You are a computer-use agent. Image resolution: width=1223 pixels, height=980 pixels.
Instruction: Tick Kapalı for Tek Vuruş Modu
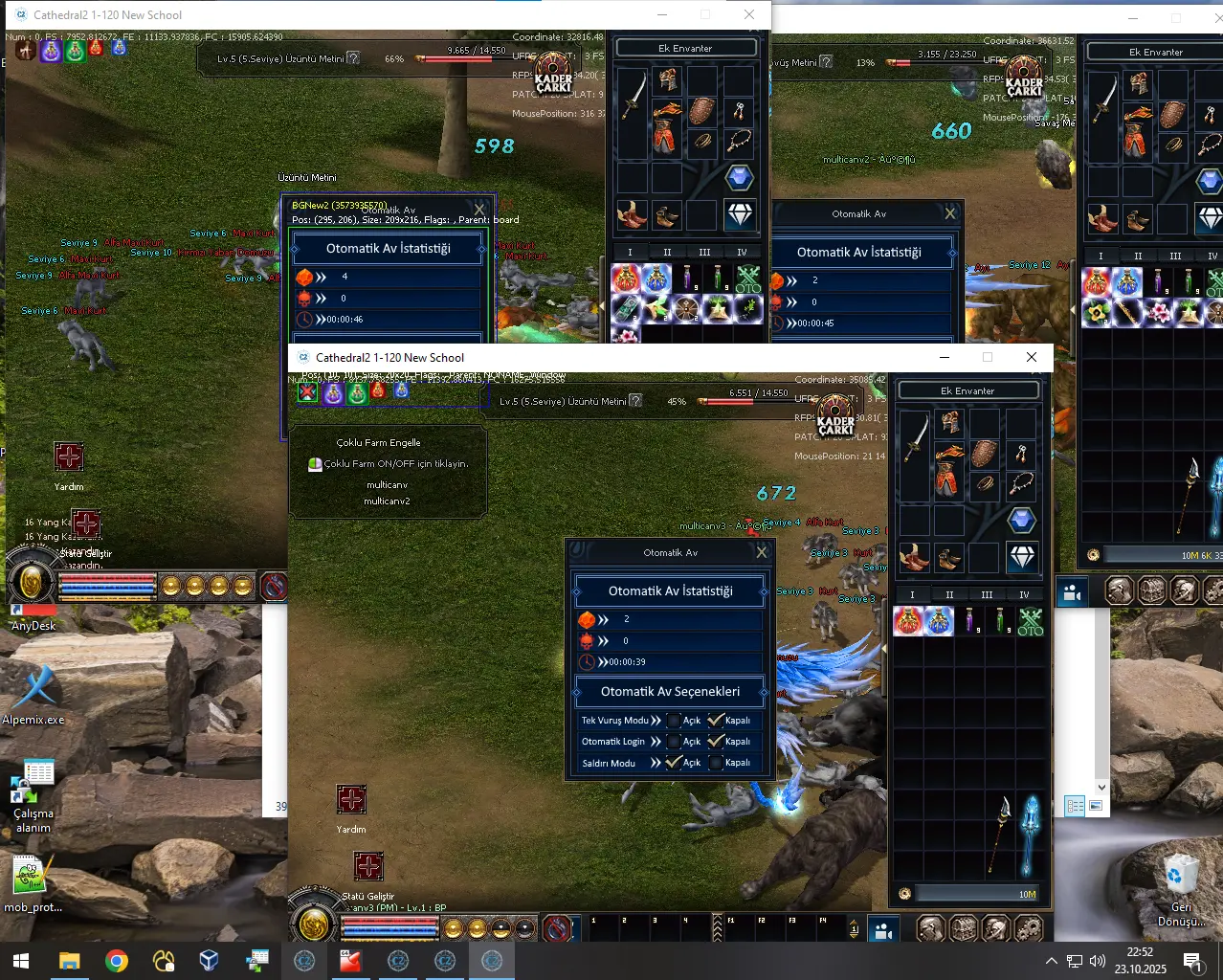point(715,721)
